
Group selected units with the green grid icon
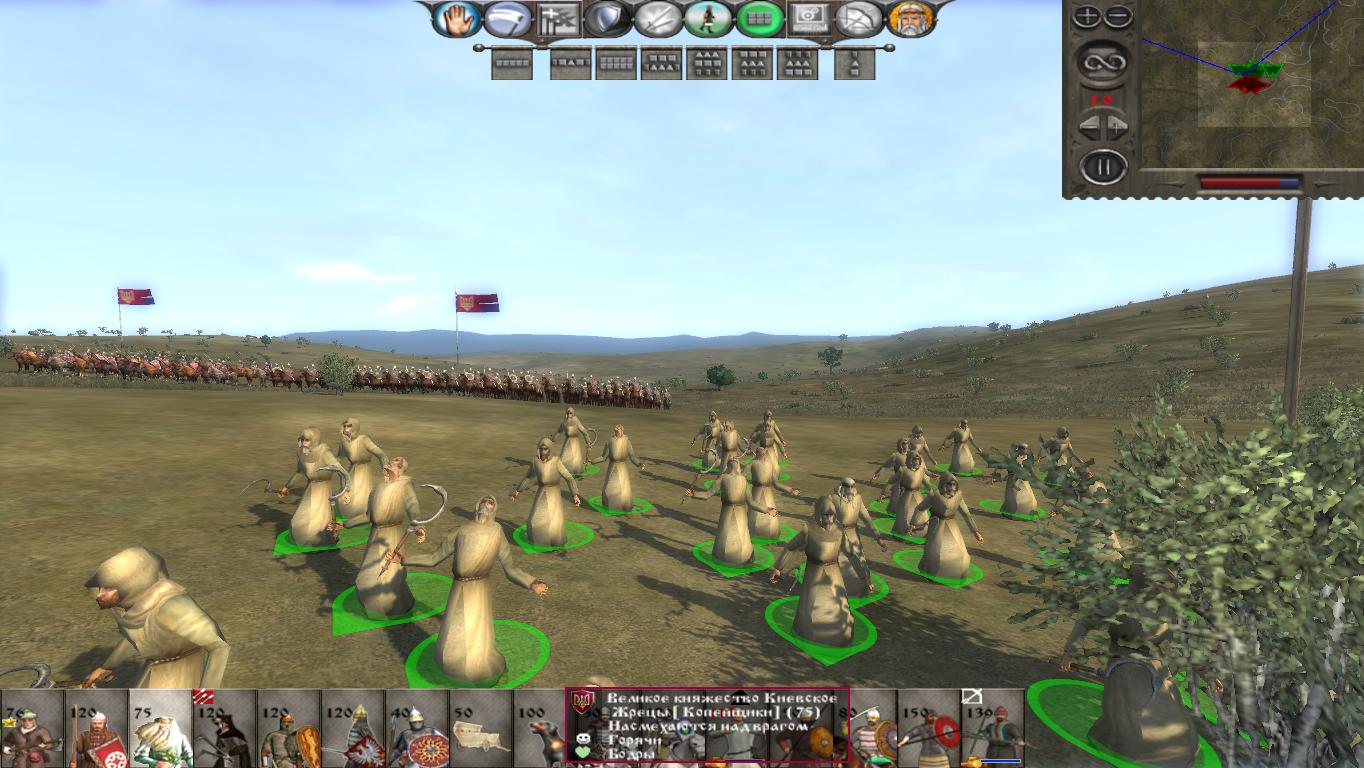point(759,18)
